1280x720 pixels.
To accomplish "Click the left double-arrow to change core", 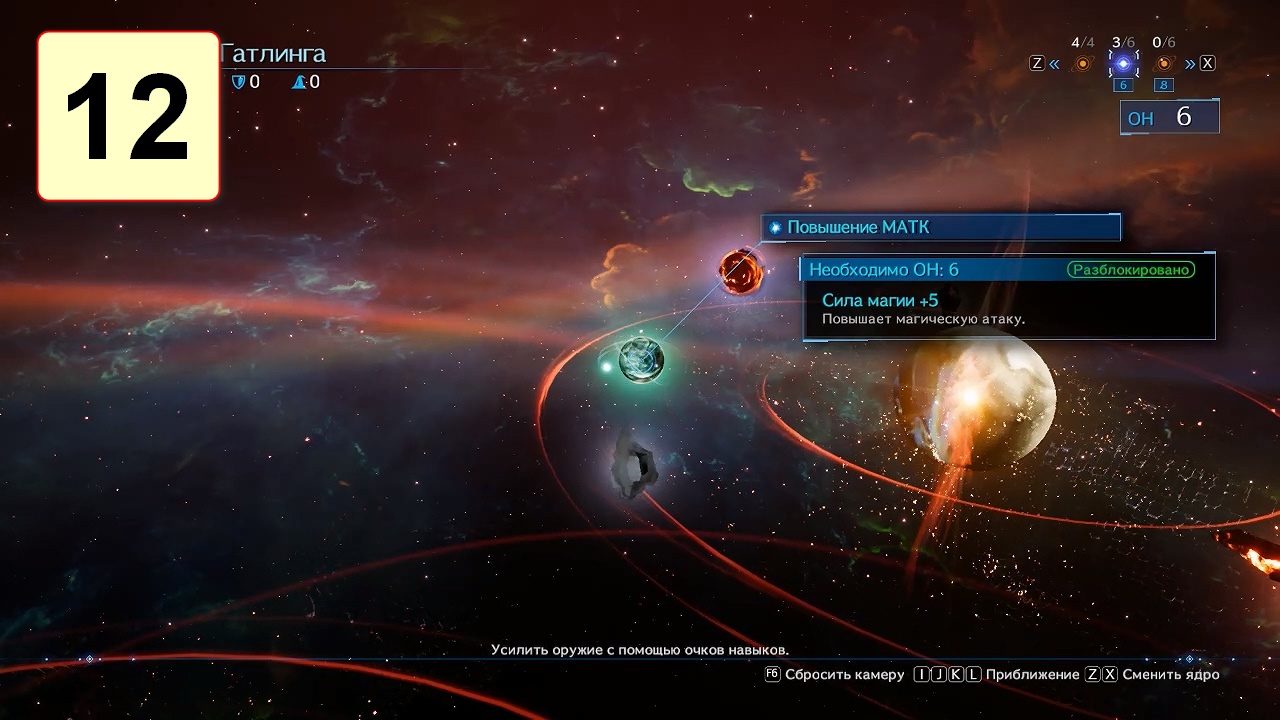I will 1054,64.
